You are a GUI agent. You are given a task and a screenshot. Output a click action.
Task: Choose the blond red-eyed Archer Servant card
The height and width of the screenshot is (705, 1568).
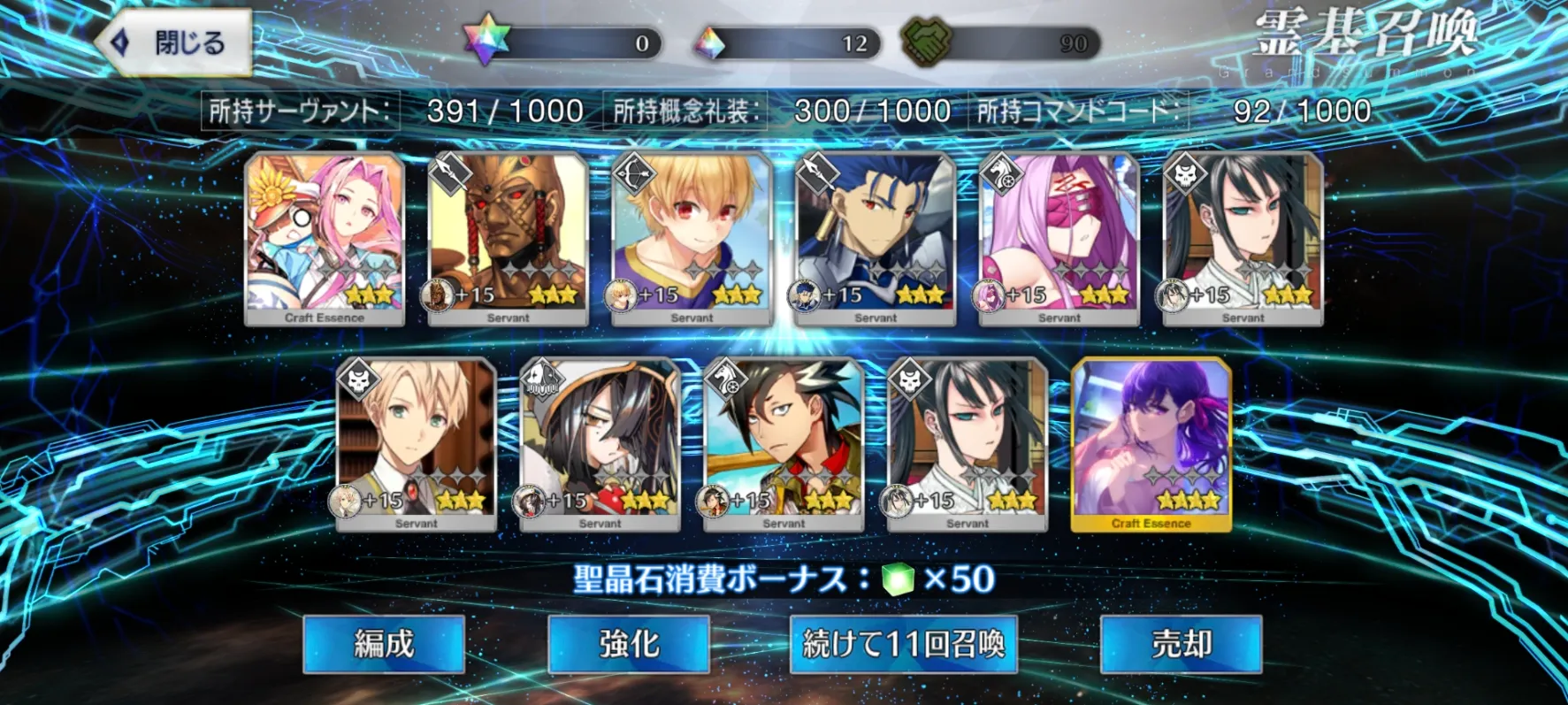pos(692,239)
